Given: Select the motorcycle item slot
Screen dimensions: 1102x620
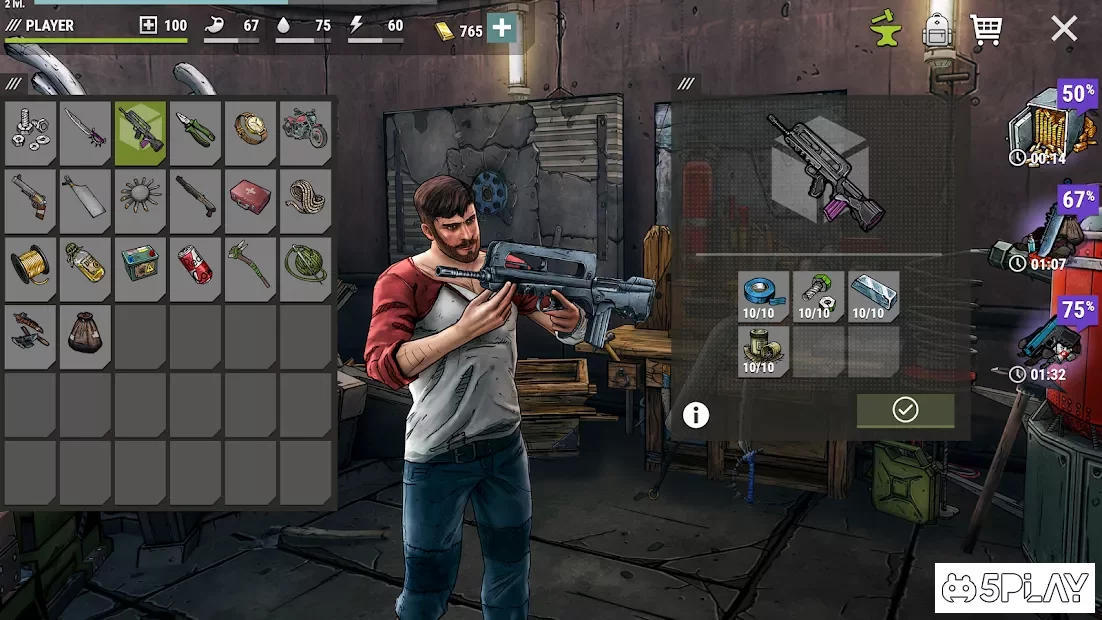Looking at the screenshot, I should pyautogui.click(x=305, y=133).
